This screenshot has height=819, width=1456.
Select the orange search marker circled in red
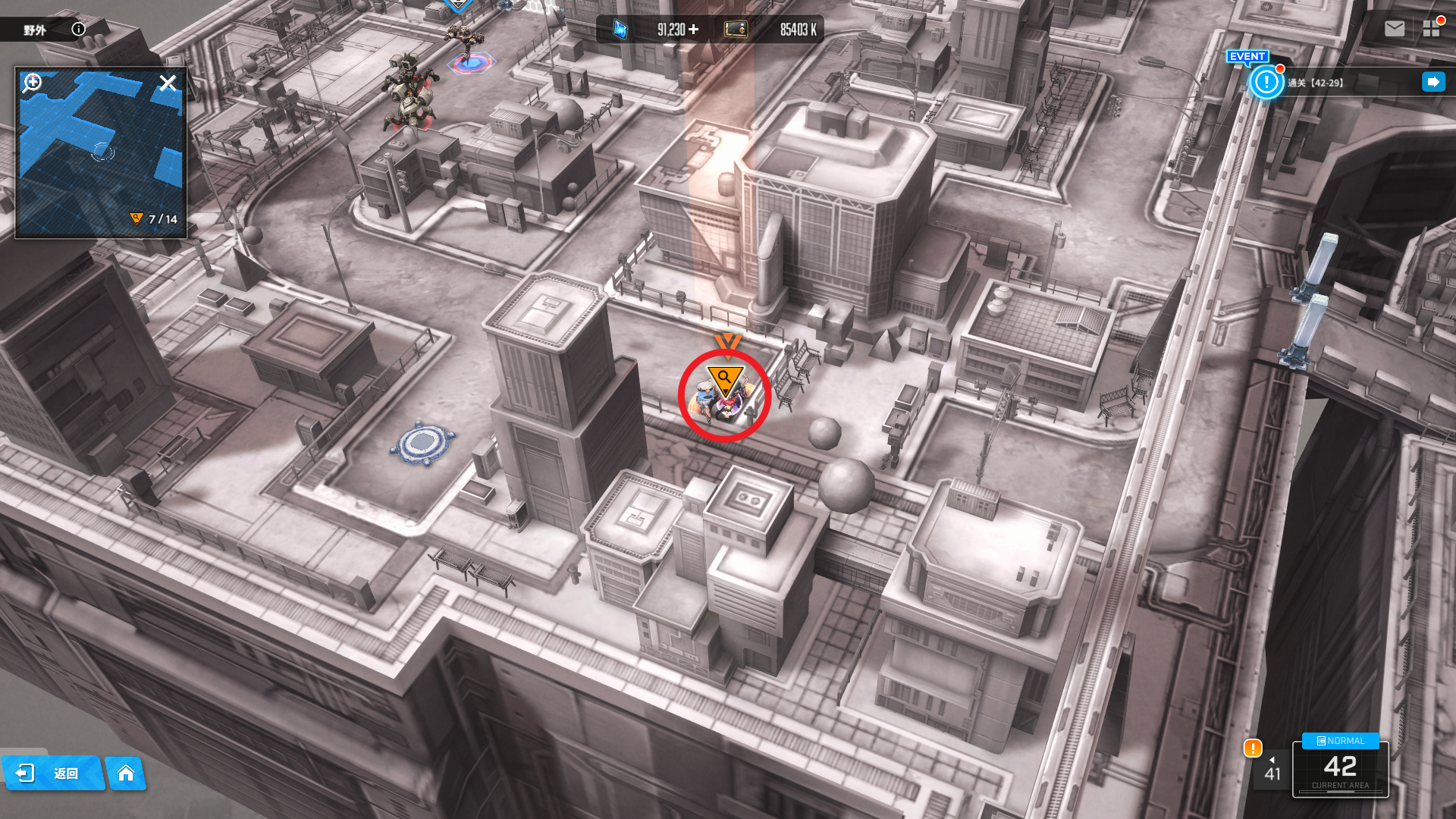pyautogui.click(x=724, y=378)
